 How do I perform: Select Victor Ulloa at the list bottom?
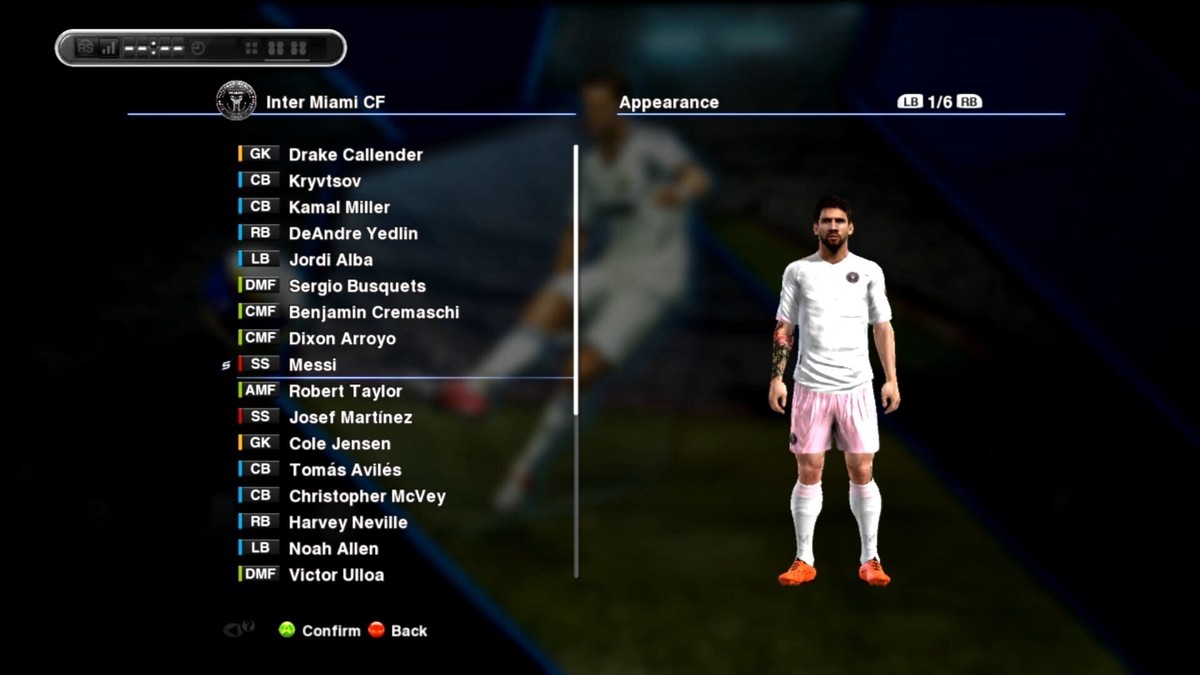[x=336, y=575]
